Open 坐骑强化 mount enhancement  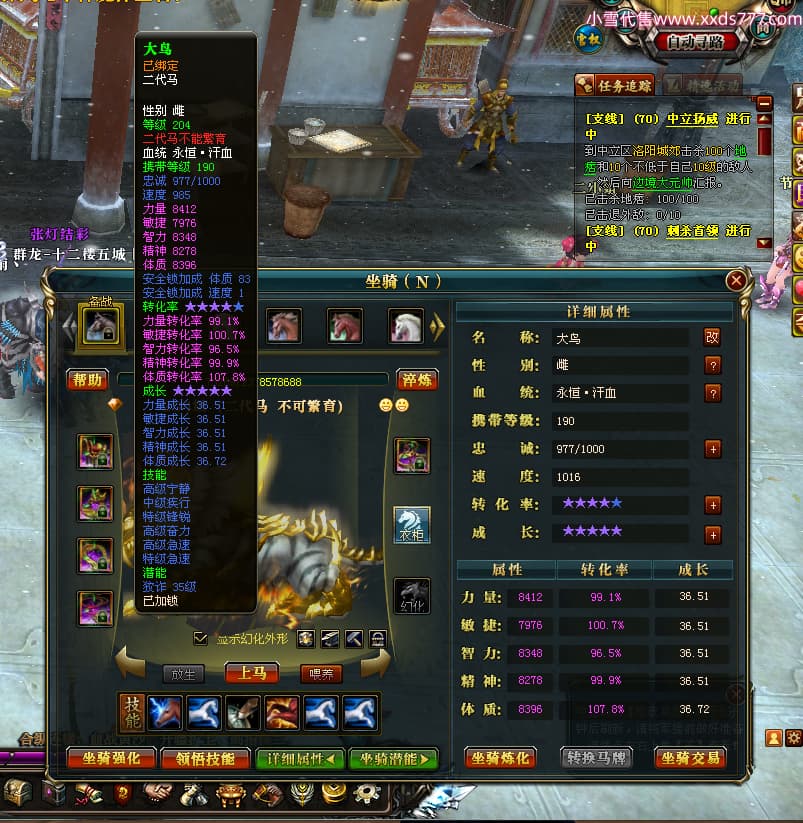click(111, 759)
